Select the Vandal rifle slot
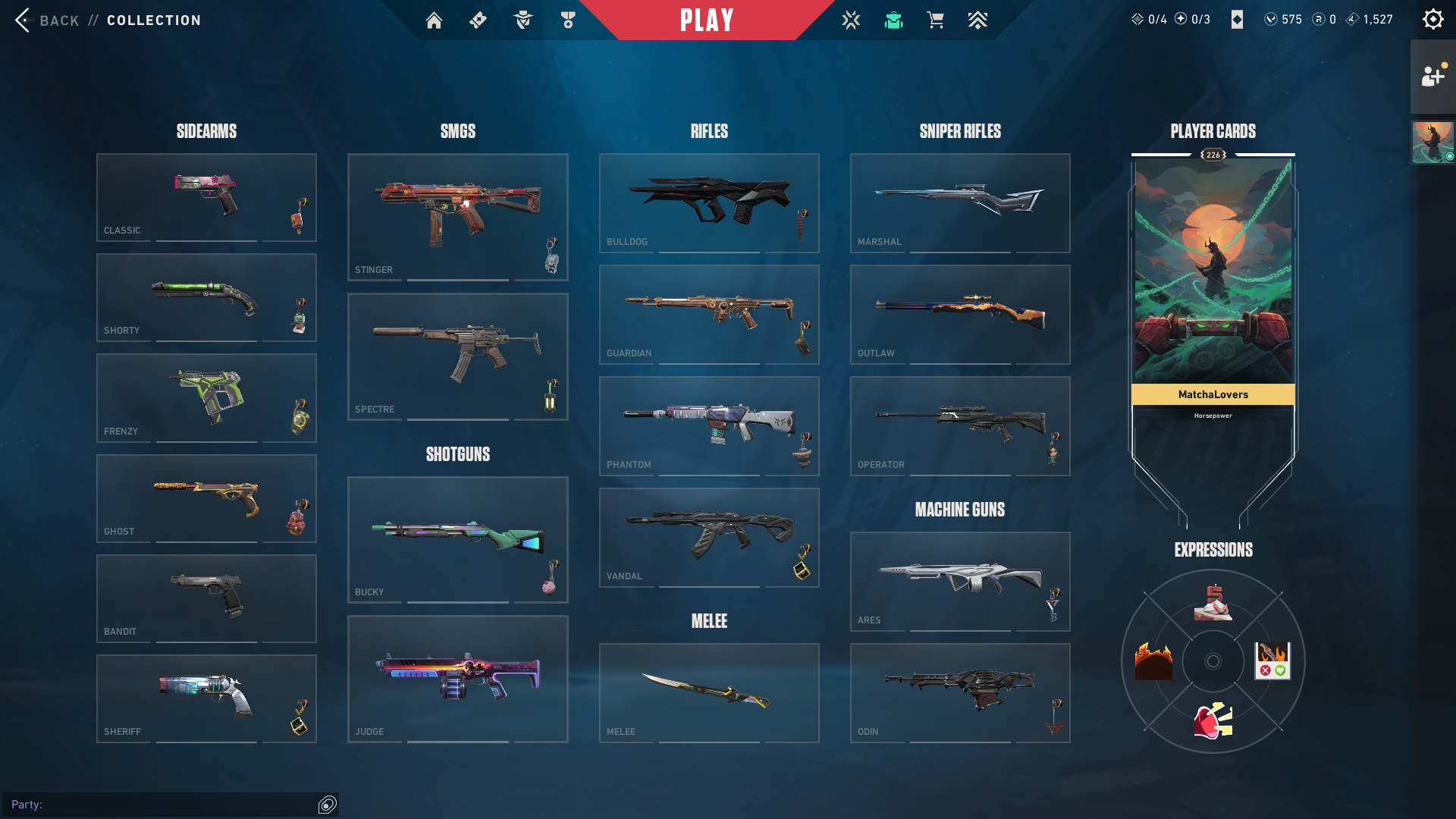Image resolution: width=1456 pixels, height=819 pixels. click(x=708, y=537)
